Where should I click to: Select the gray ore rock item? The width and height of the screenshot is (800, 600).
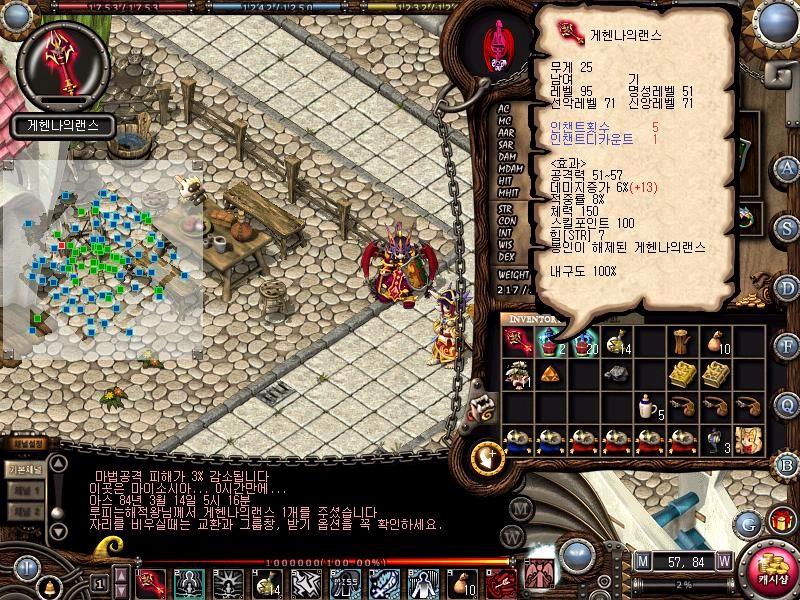point(616,374)
